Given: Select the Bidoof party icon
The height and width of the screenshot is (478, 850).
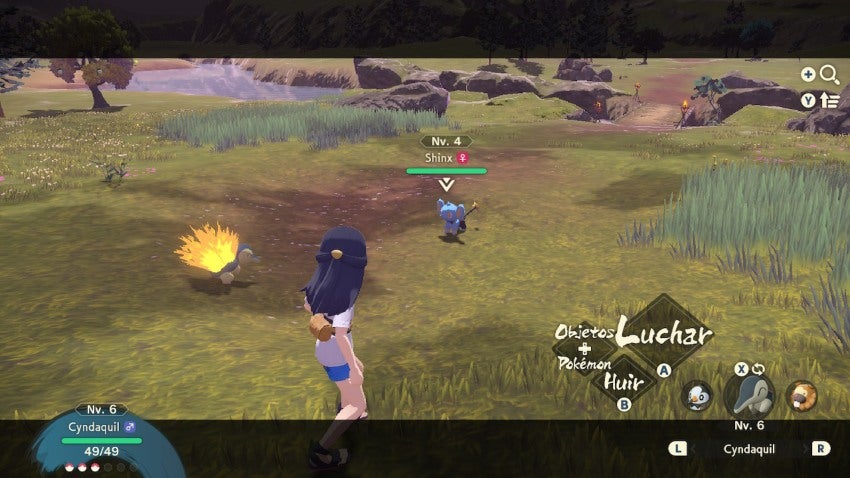Looking at the screenshot, I should click(x=801, y=395).
